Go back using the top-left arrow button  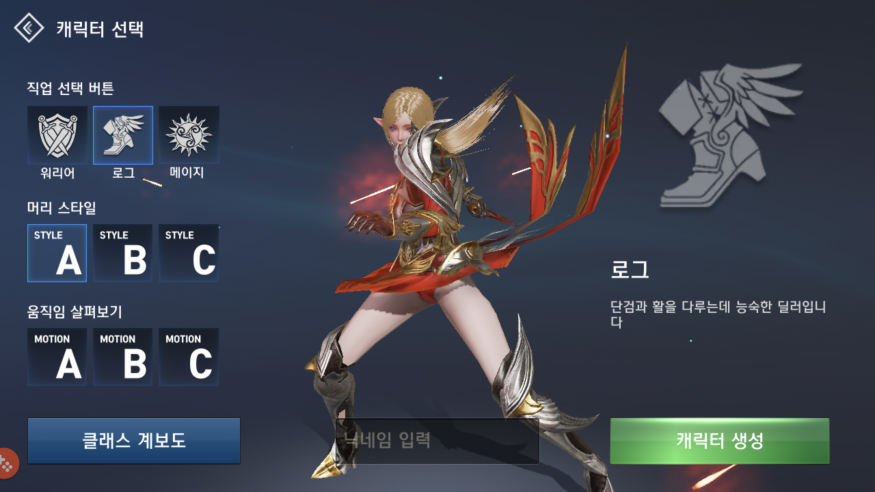tap(28, 28)
